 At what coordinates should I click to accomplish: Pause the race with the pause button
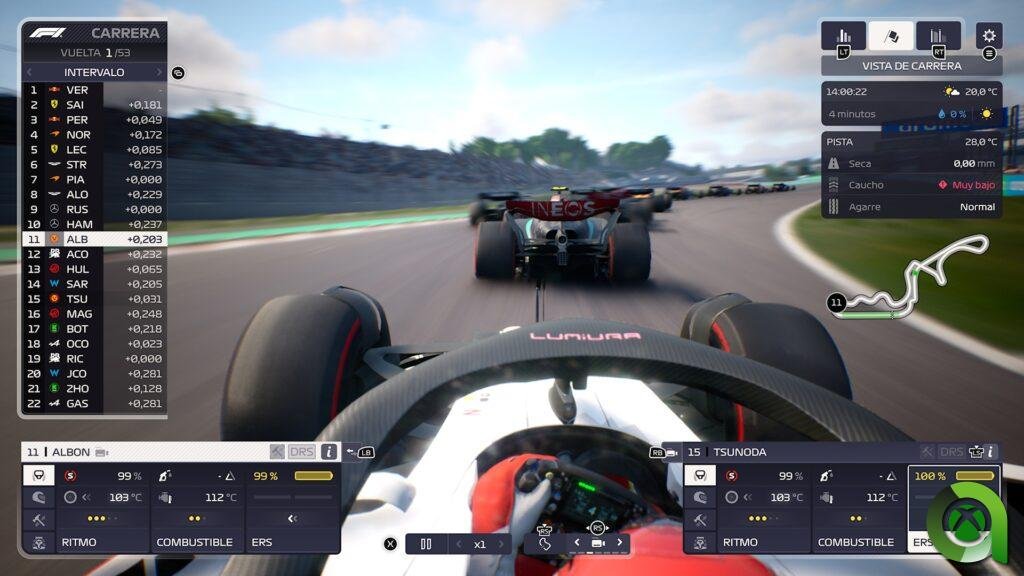coord(426,544)
